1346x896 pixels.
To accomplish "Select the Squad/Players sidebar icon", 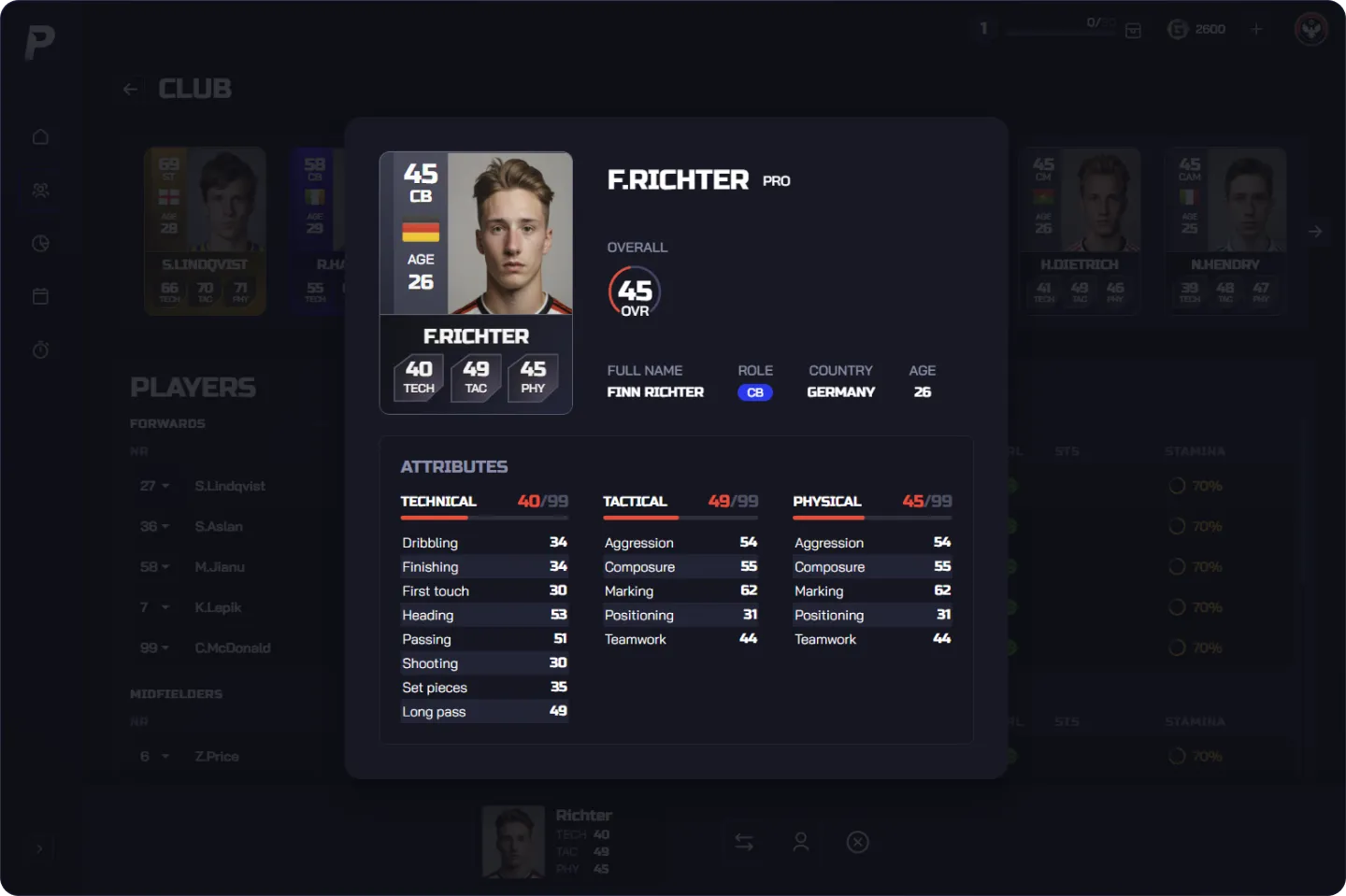I will 40,190.
